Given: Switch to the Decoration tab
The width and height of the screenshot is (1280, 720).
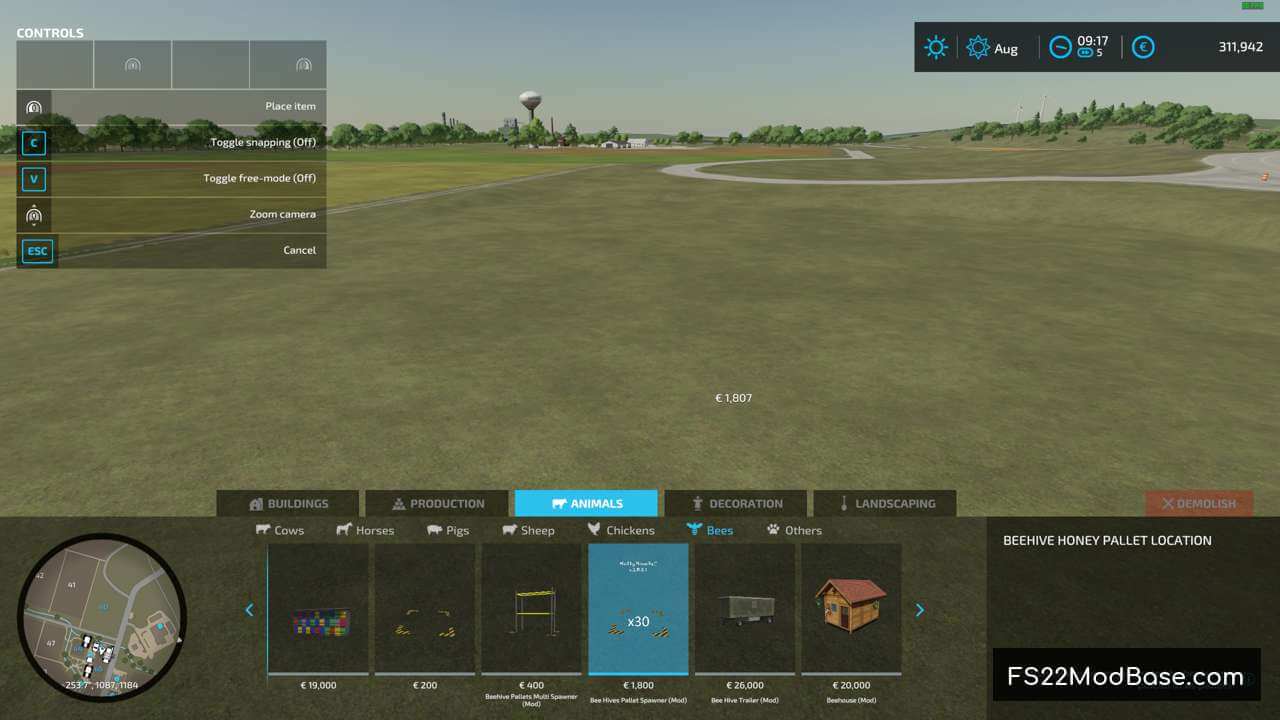Looking at the screenshot, I should [x=735, y=504].
